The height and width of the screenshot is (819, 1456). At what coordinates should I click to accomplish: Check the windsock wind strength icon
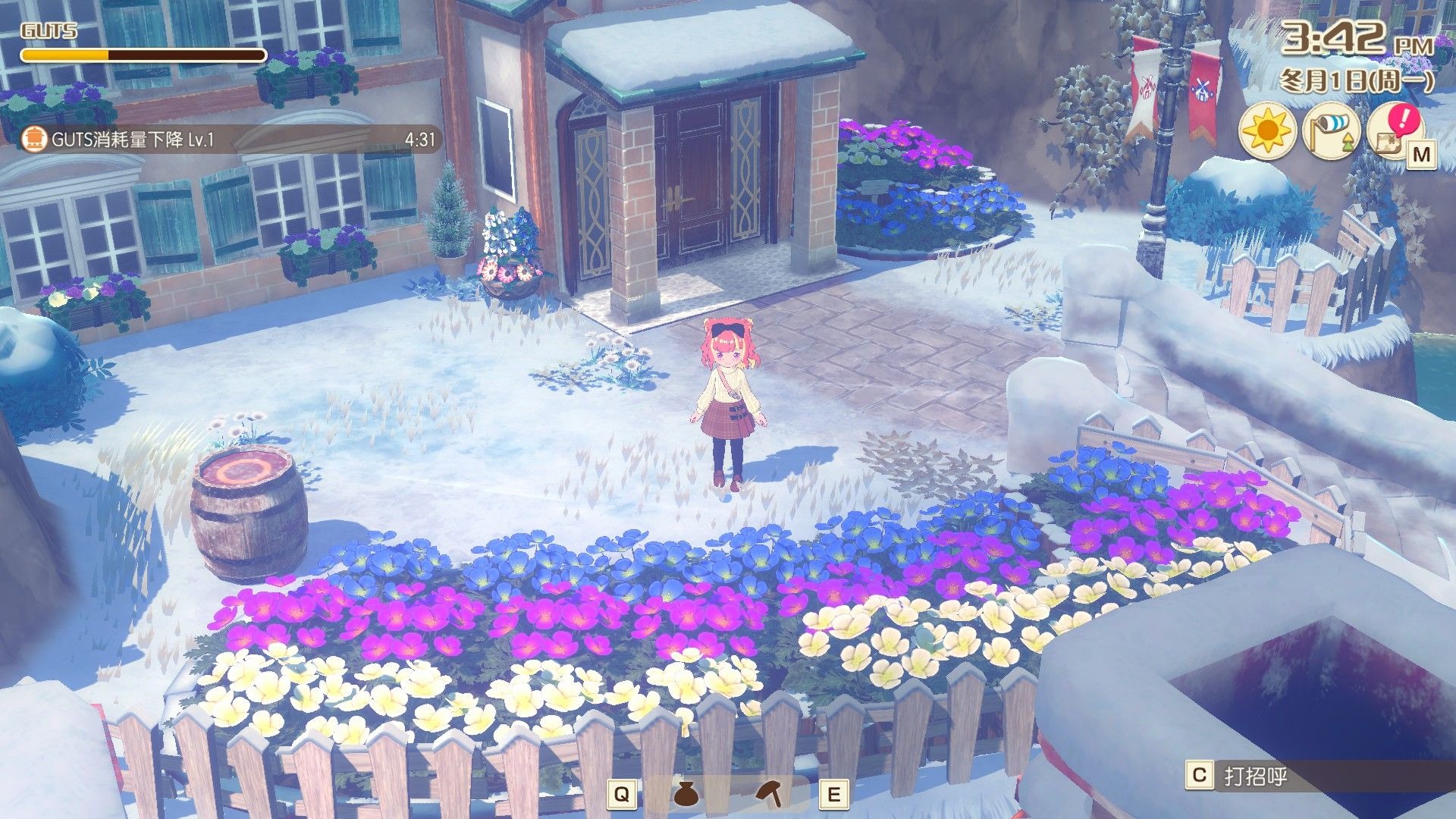(1331, 132)
